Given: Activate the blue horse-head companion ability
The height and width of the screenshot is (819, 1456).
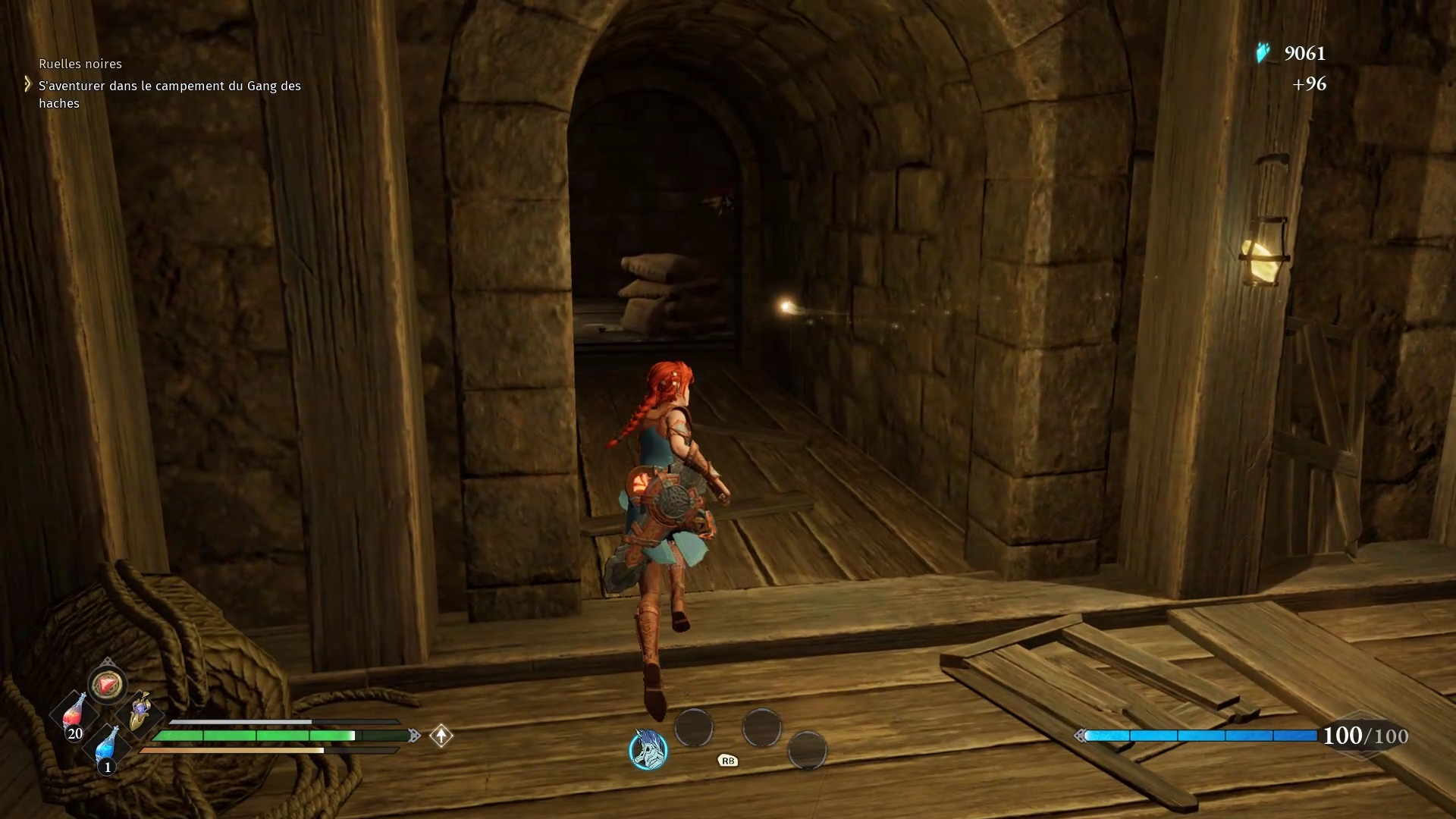Looking at the screenshot, I should pos(648,750).
